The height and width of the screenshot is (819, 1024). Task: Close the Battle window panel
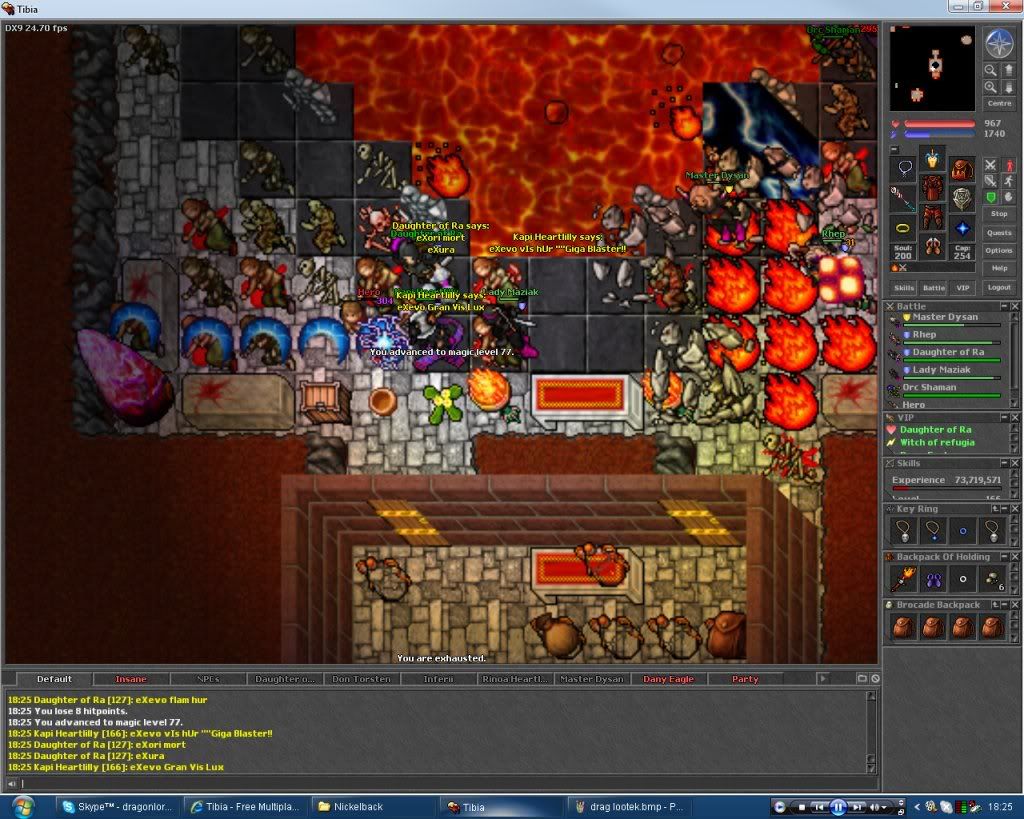pos(1016,306)
